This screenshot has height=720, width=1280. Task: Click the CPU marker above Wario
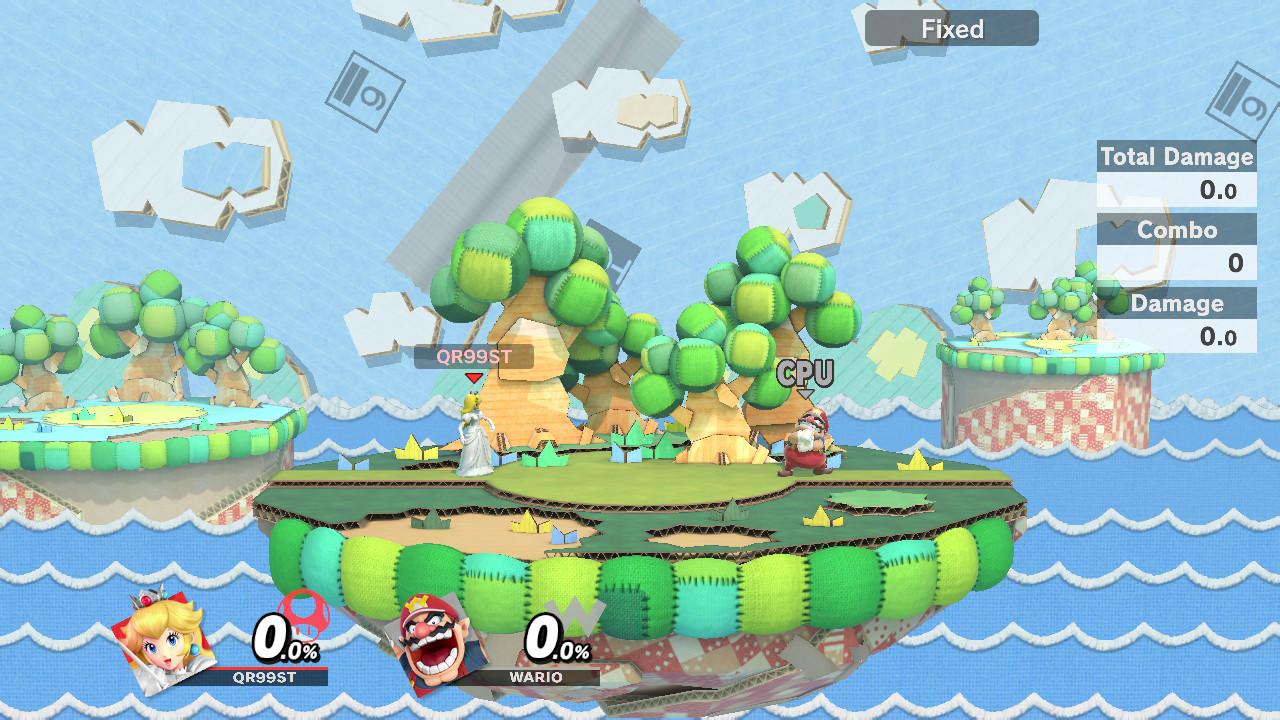805,374
